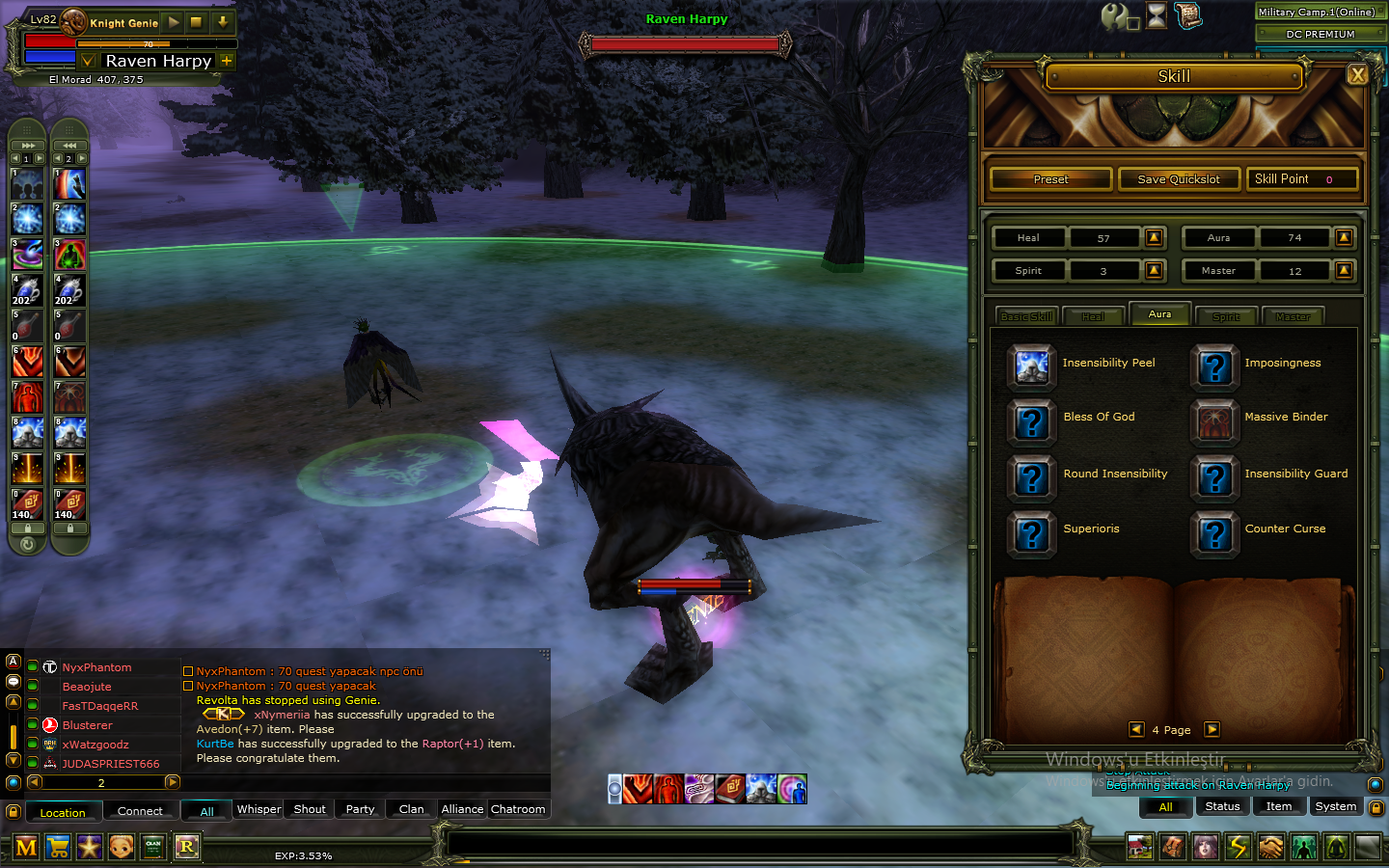Open the Clan chat tab

411,809
